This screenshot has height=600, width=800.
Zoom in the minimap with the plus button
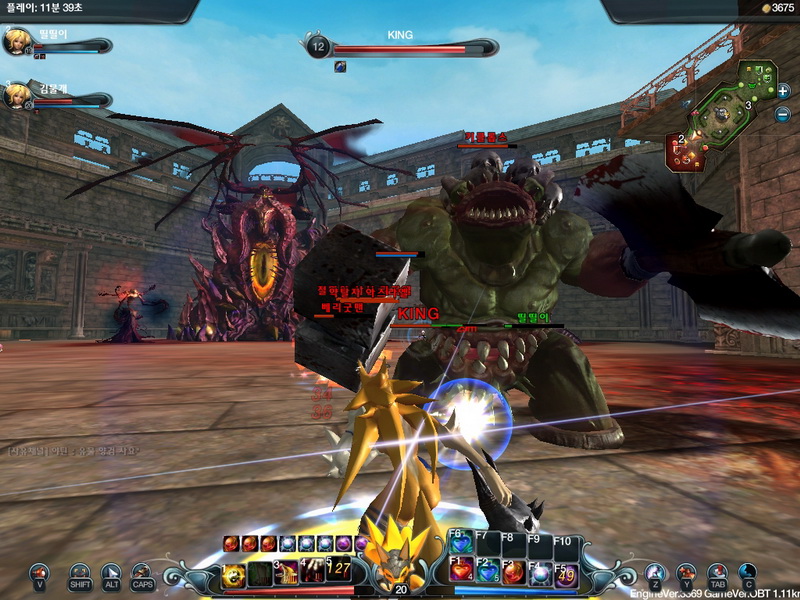coord(783,91)
